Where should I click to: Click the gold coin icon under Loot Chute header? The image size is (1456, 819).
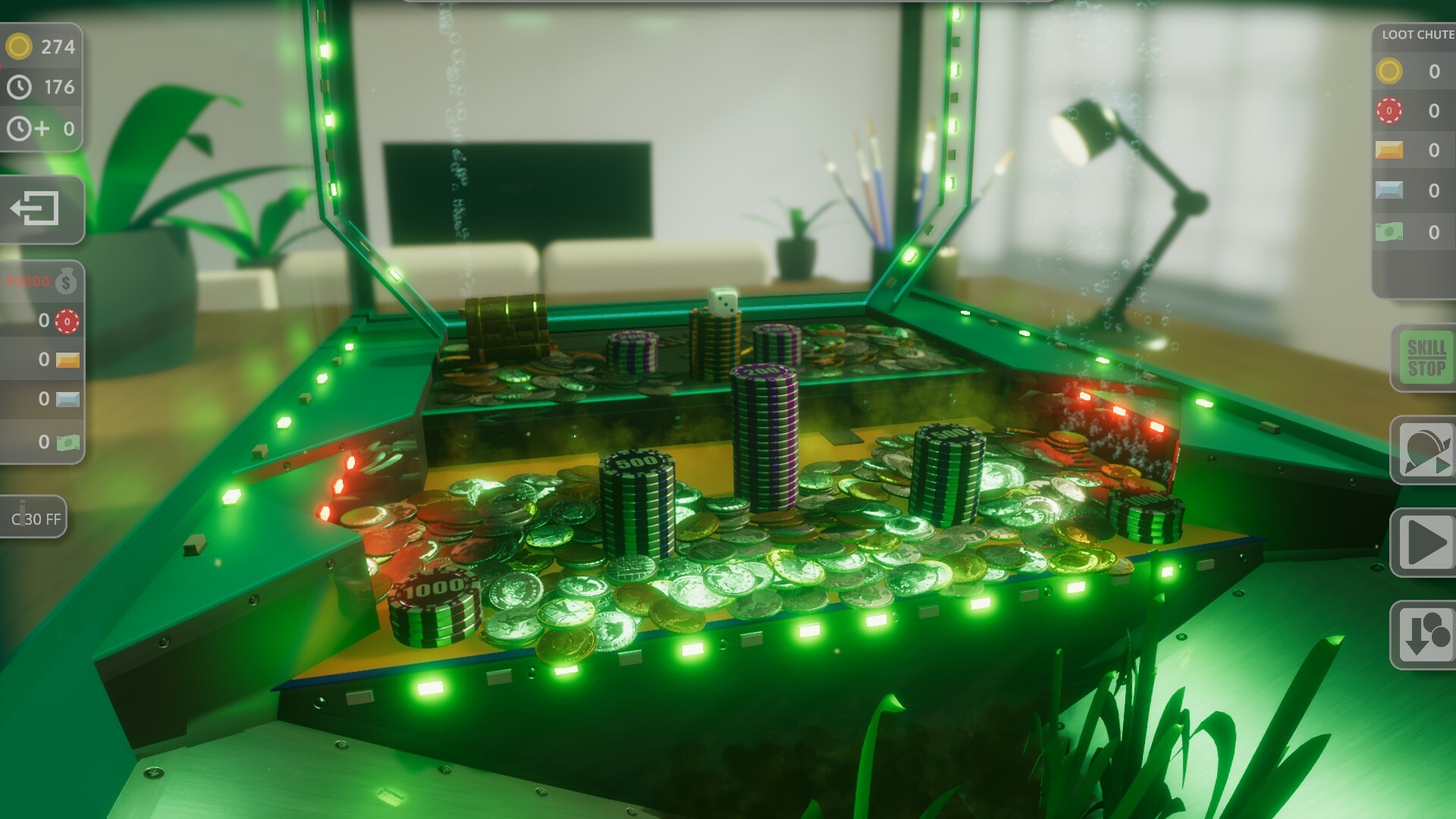click(x=1389, y=72)
